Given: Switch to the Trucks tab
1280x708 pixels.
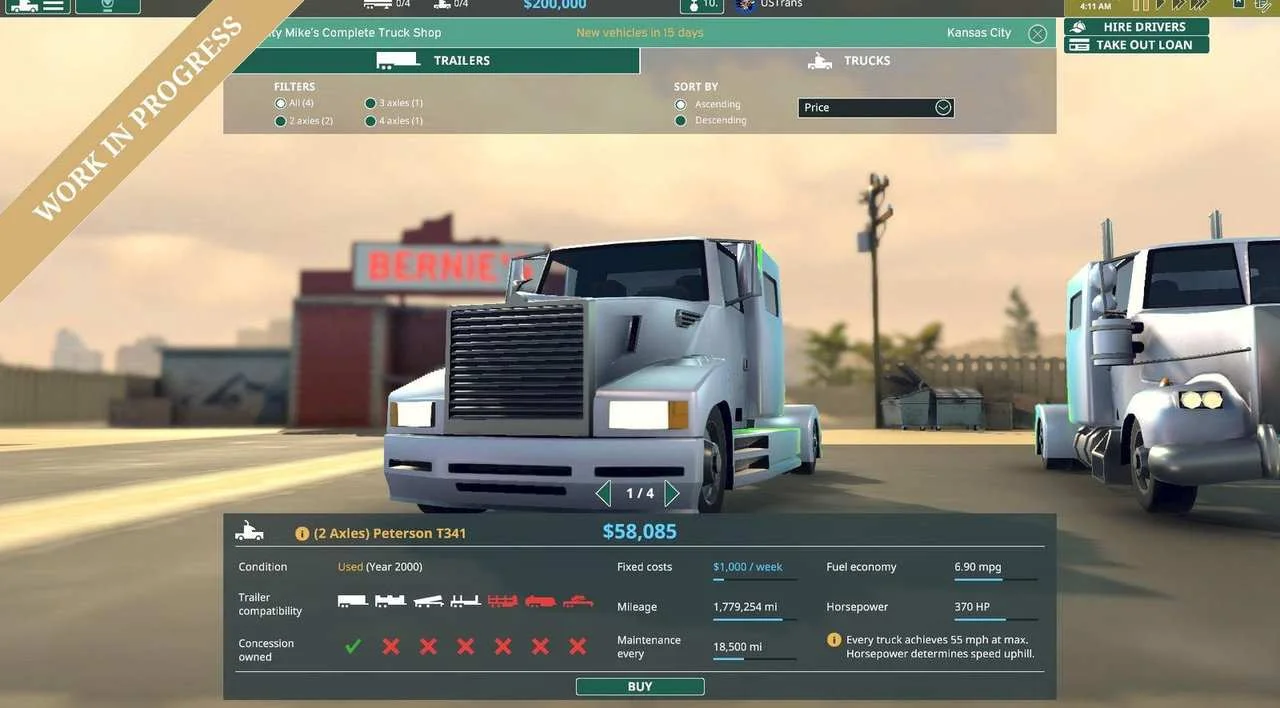Looking at the screenshot, I should 848,61.
